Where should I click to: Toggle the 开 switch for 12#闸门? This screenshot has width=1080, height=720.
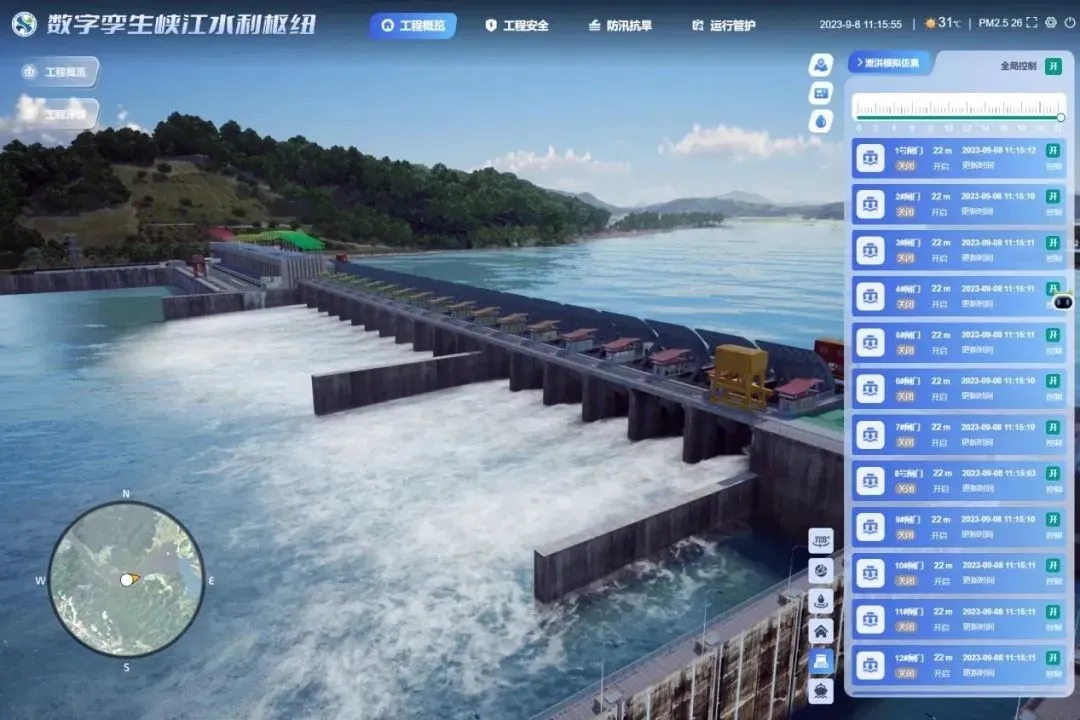coord(1053,658)
